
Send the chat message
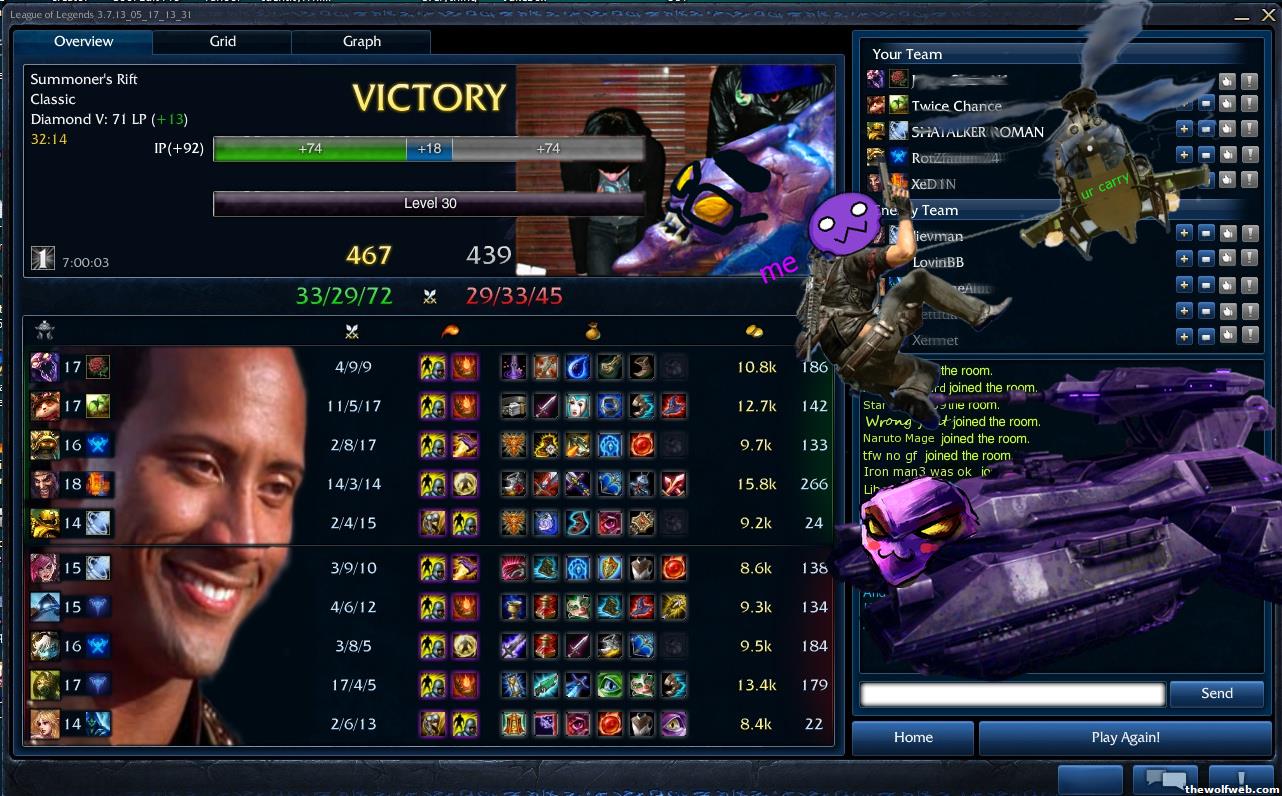tap(1216, 694)
